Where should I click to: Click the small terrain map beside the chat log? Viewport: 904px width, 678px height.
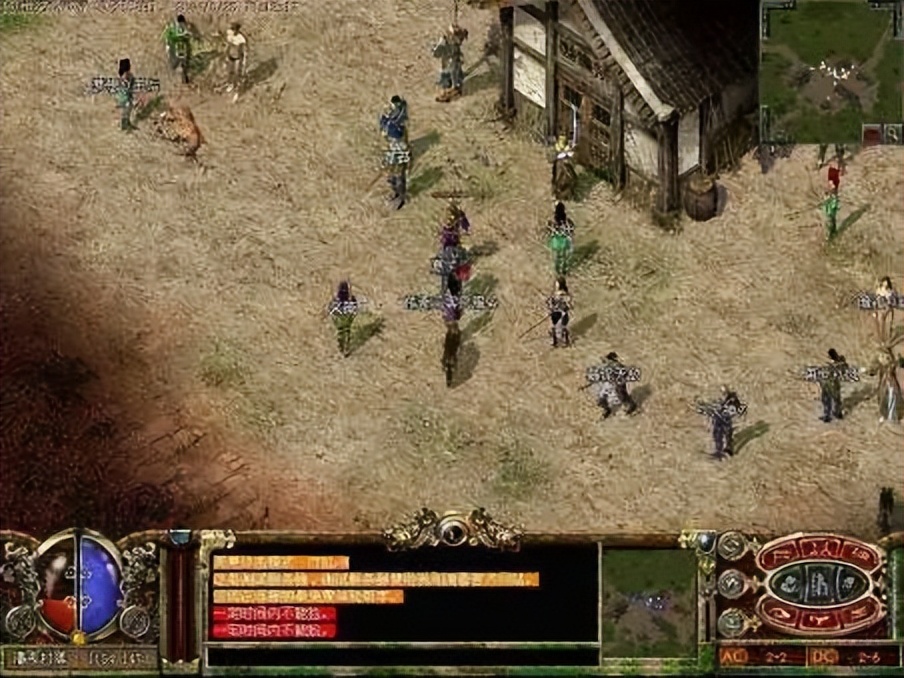649,602
